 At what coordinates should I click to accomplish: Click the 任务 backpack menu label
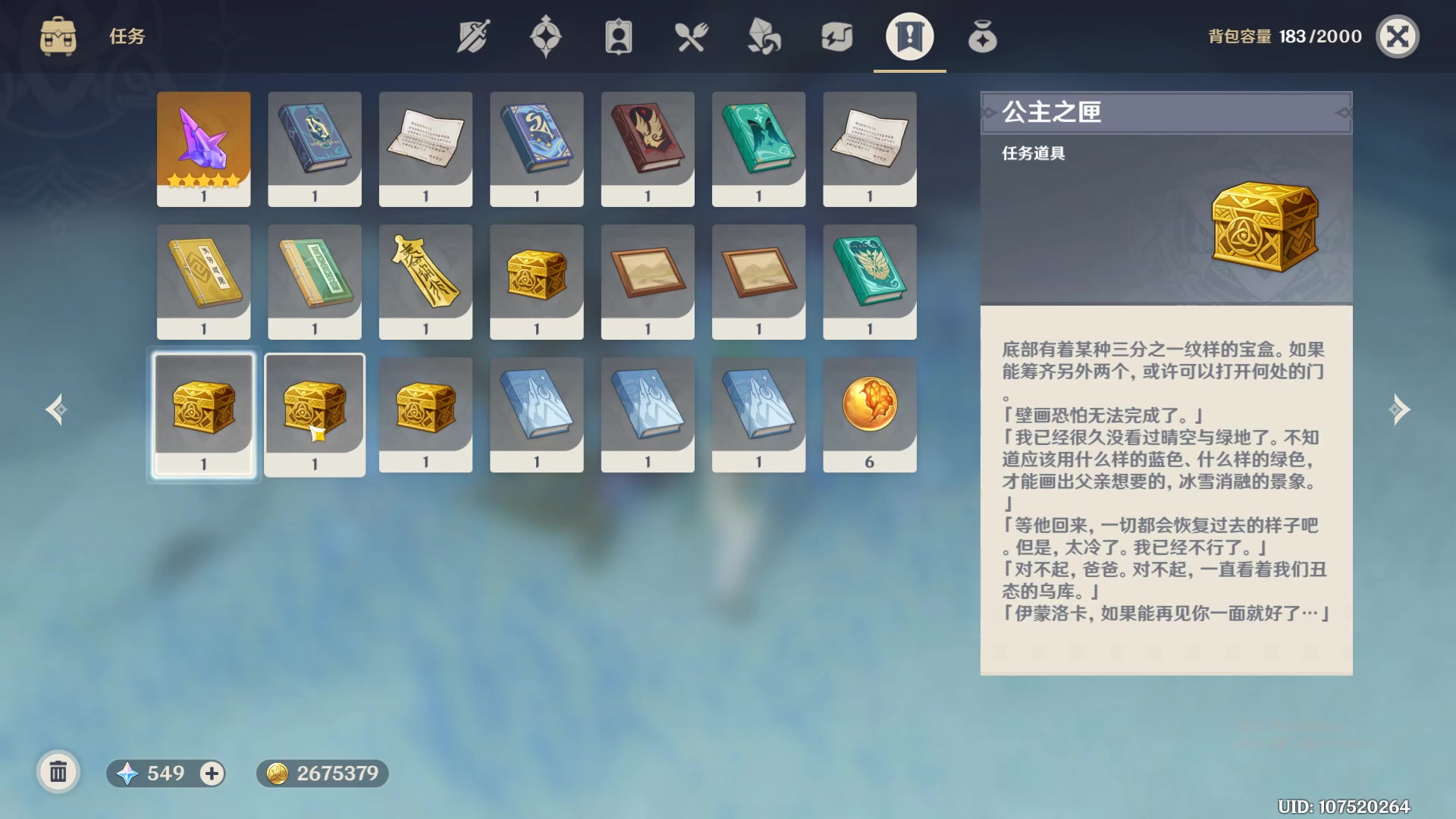point(126,36)
